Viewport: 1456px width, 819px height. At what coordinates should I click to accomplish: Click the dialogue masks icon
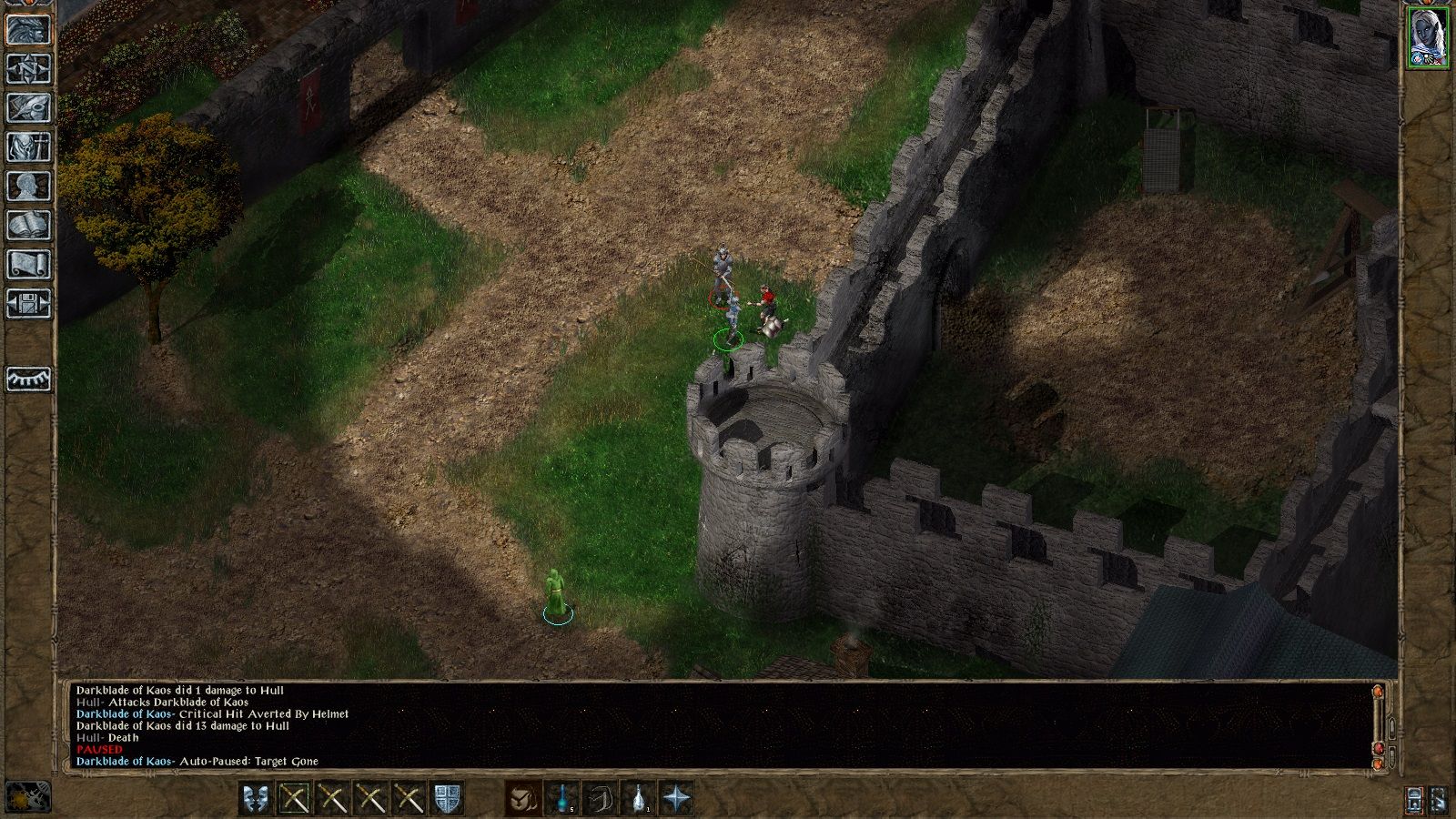coord(257,797)
